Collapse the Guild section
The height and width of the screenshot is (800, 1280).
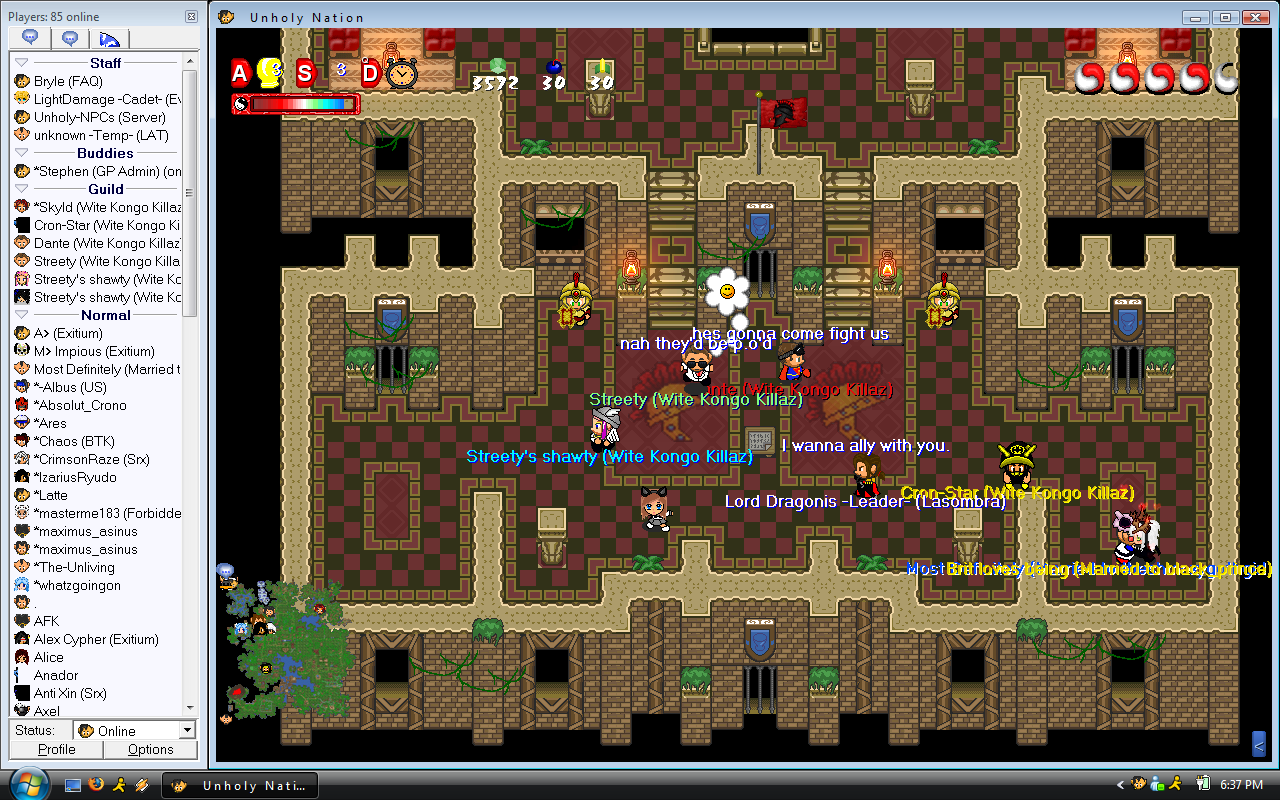click(x=21, y=189)
